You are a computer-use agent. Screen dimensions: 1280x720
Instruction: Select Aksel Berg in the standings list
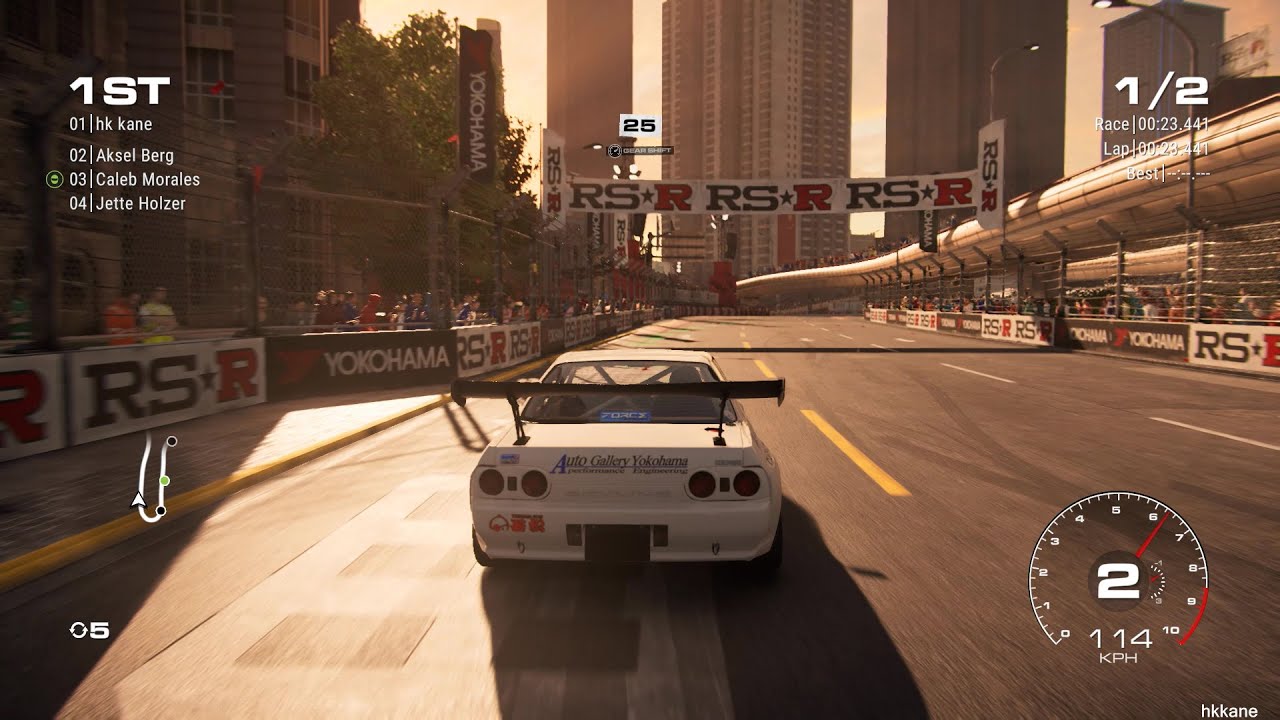pyautogui.click(x=122, y=157)
